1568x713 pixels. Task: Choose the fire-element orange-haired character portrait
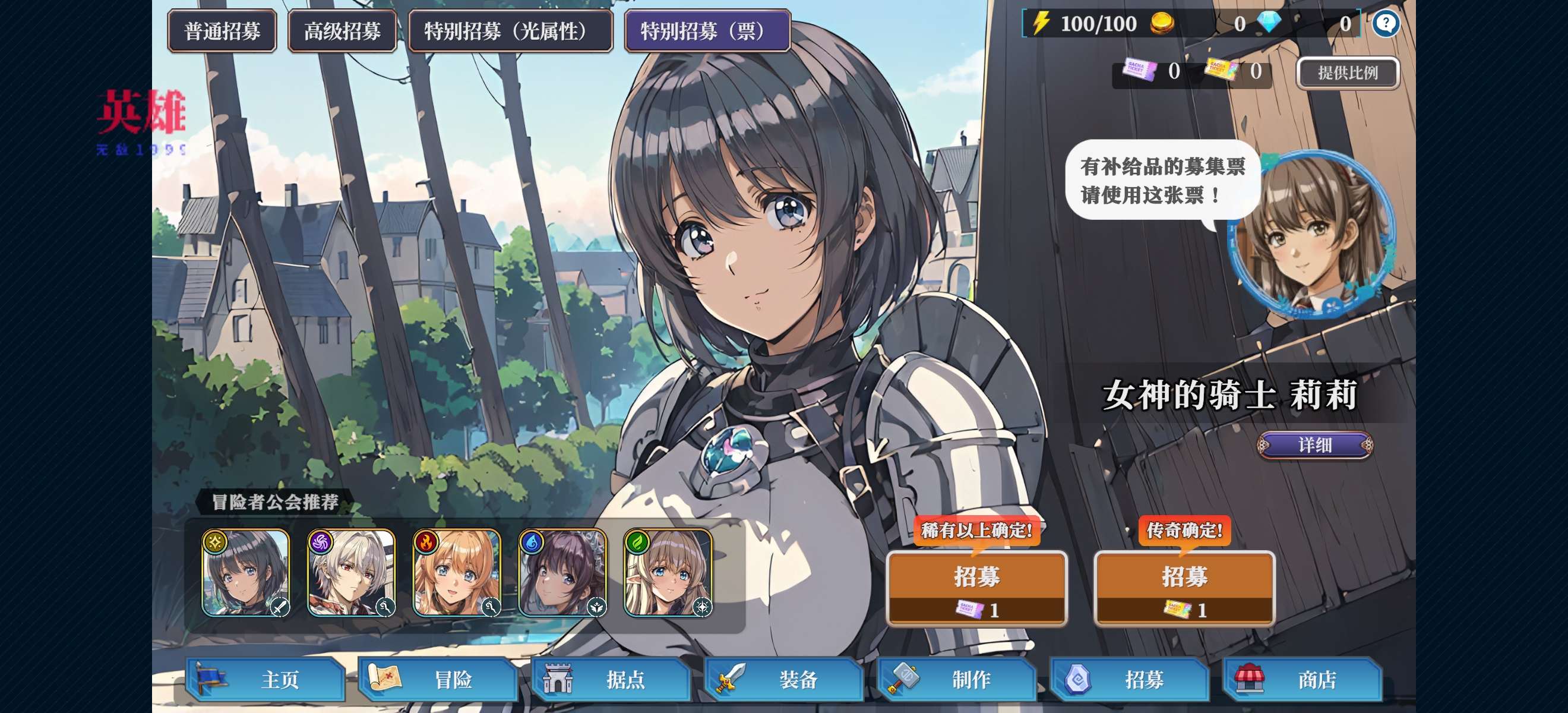(x=457, y=573)
